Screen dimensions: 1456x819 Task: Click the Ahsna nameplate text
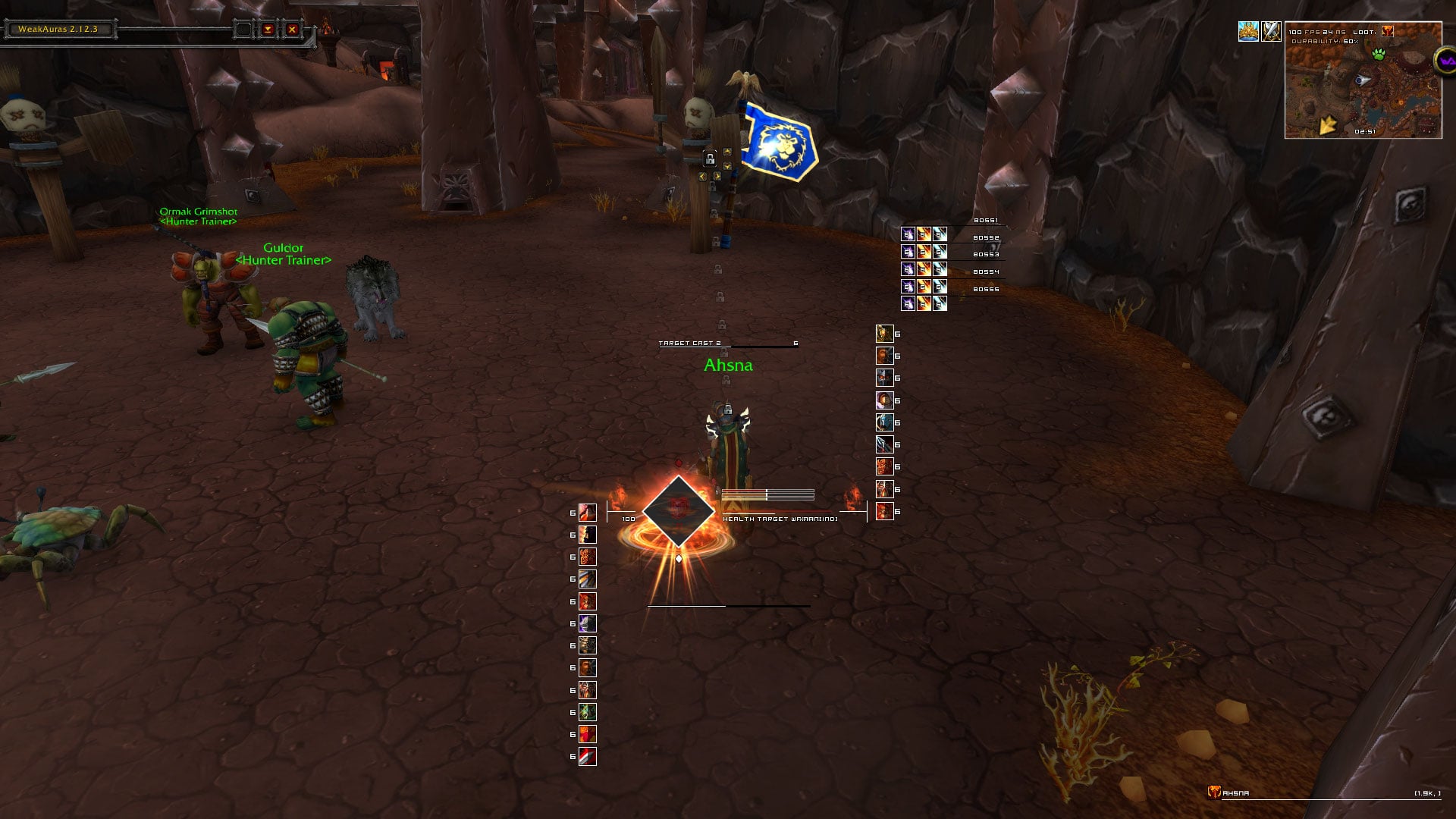tap(728, 366)
